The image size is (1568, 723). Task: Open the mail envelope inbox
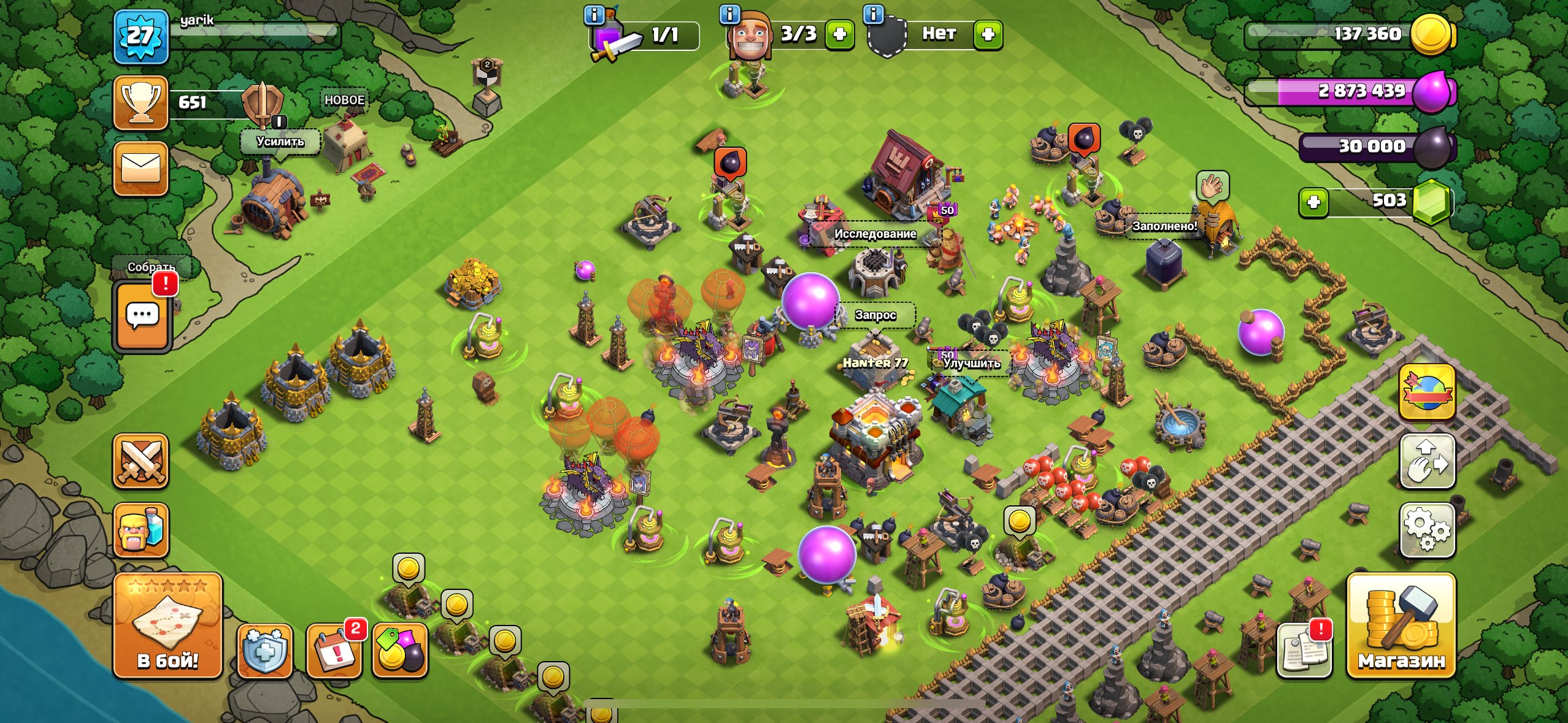tap(140, 168)
